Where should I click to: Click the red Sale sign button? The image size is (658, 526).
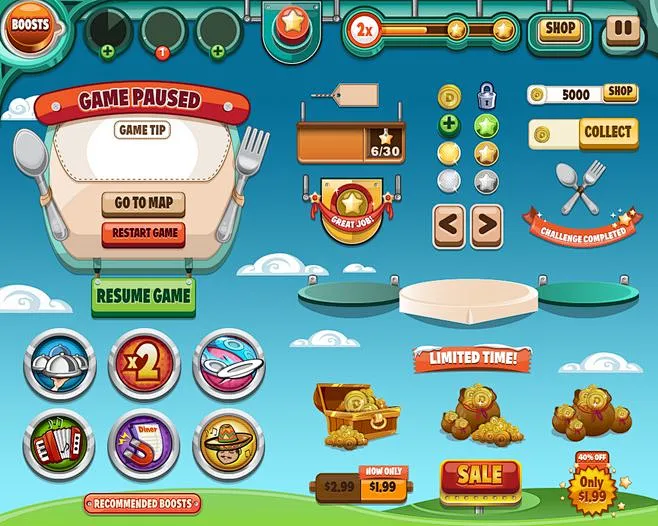tap(480, 477)
